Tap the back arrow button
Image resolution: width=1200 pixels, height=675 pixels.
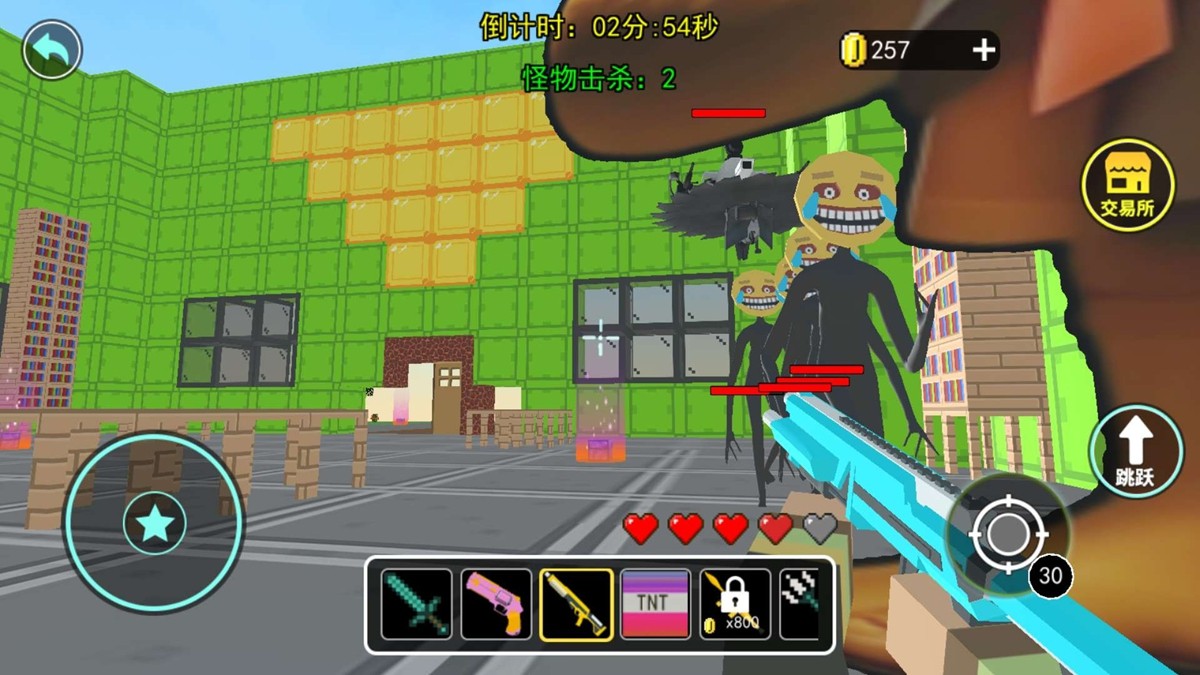click(x=52, y=50)
